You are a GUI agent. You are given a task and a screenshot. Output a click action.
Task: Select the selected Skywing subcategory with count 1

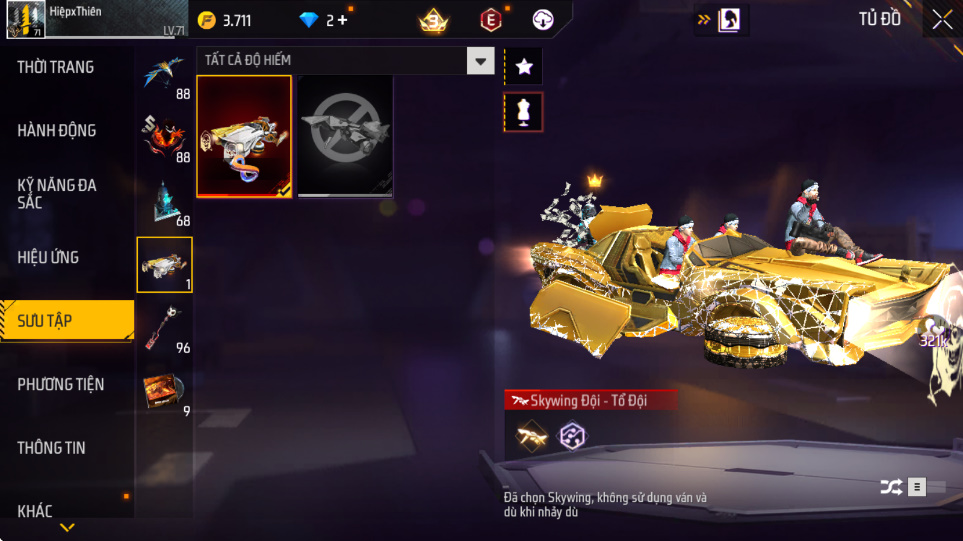[164, 265]
